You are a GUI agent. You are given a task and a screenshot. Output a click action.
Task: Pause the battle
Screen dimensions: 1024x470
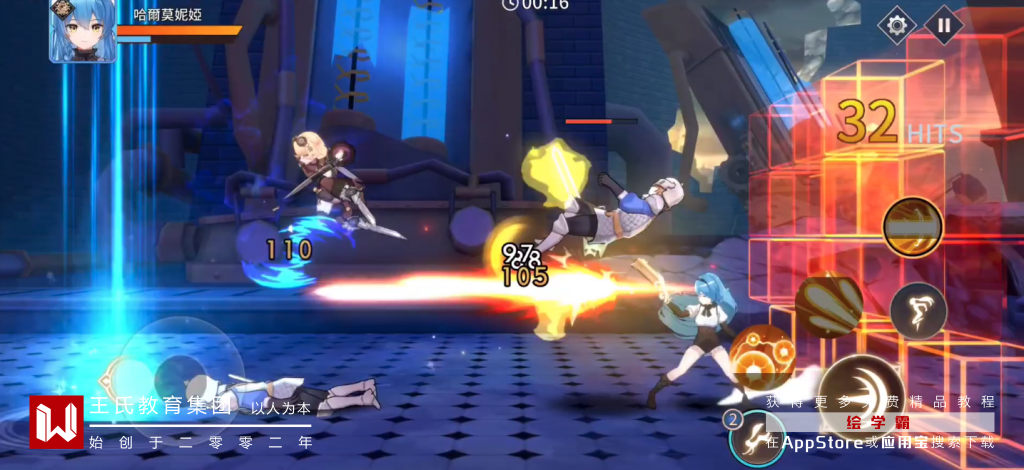(943, 25)
